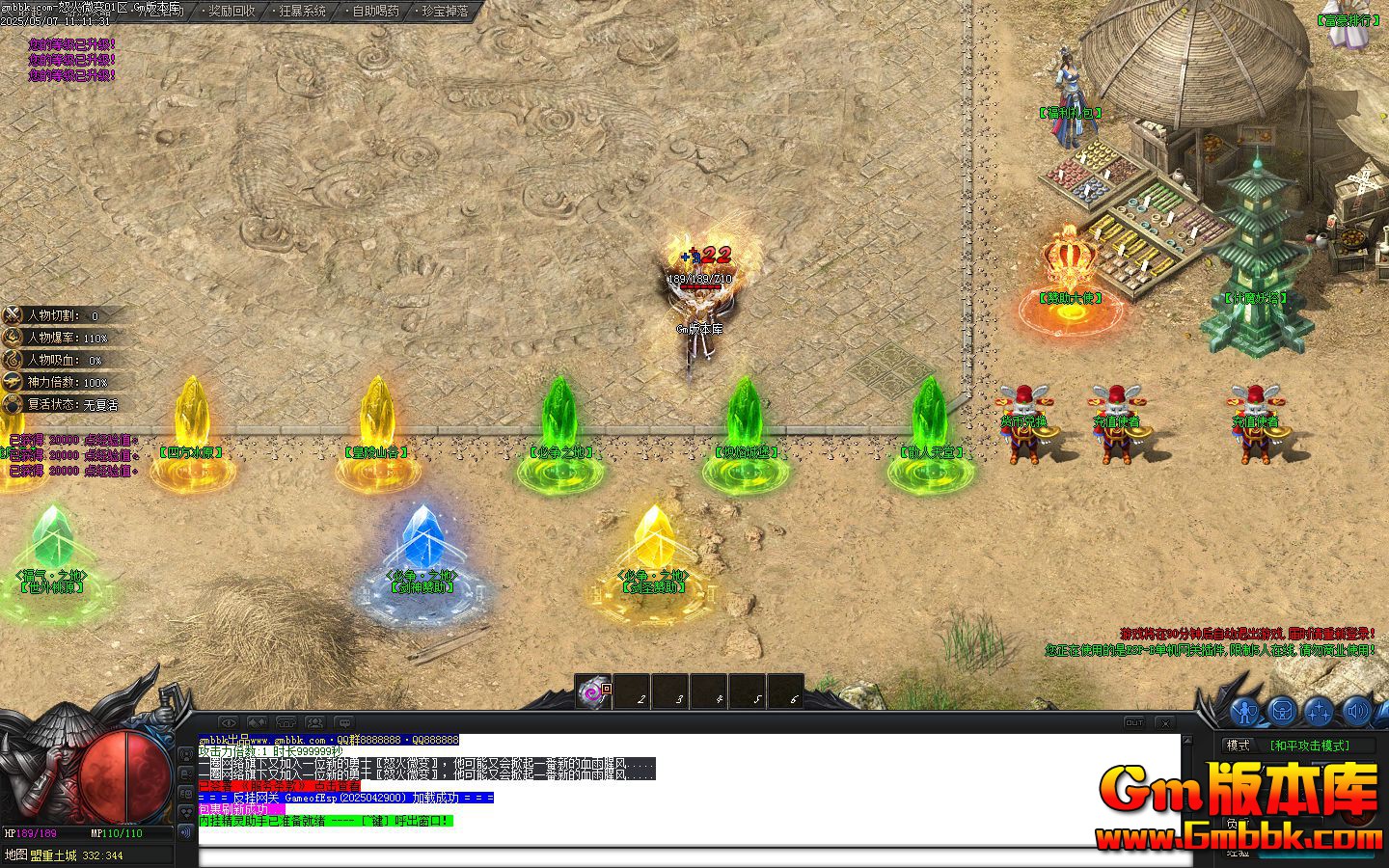Open the 自助喝药 auto-potion menu
This screenshot has height=868, width=1389.
[375, 12]
